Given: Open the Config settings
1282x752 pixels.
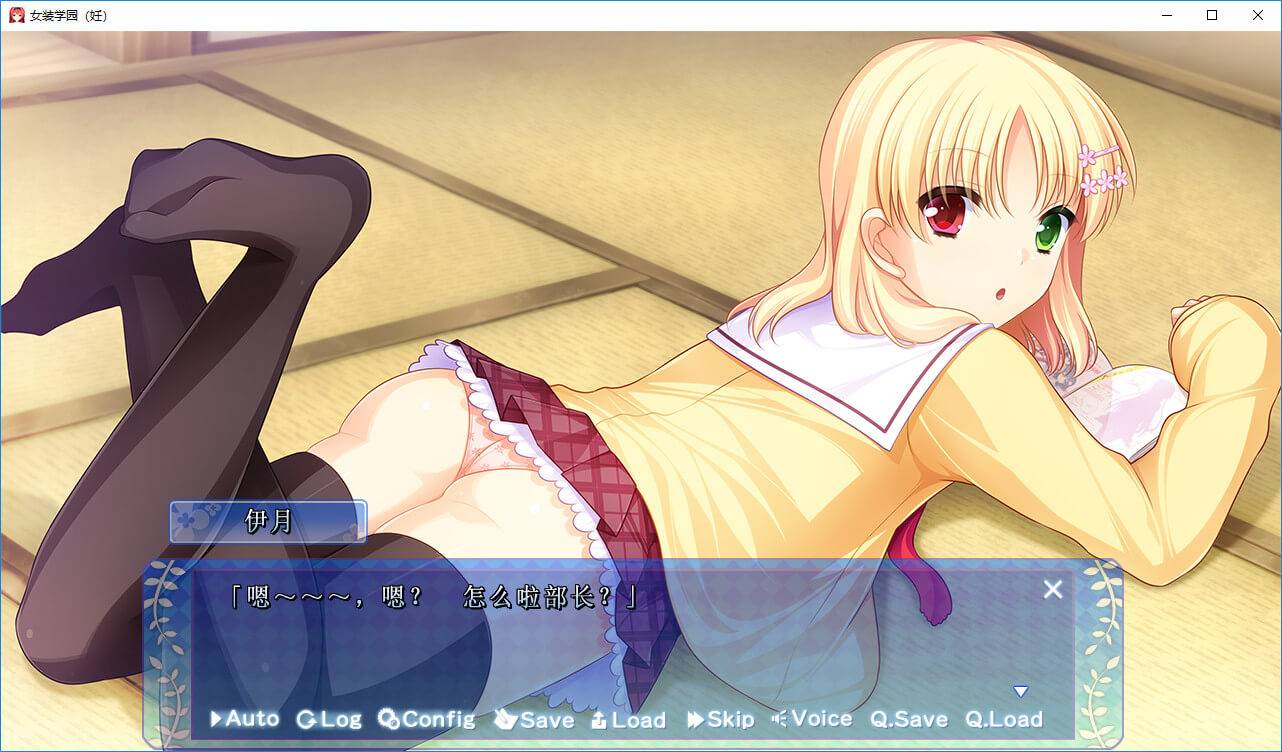Looking at the screenshot, I should coord(426,719).
